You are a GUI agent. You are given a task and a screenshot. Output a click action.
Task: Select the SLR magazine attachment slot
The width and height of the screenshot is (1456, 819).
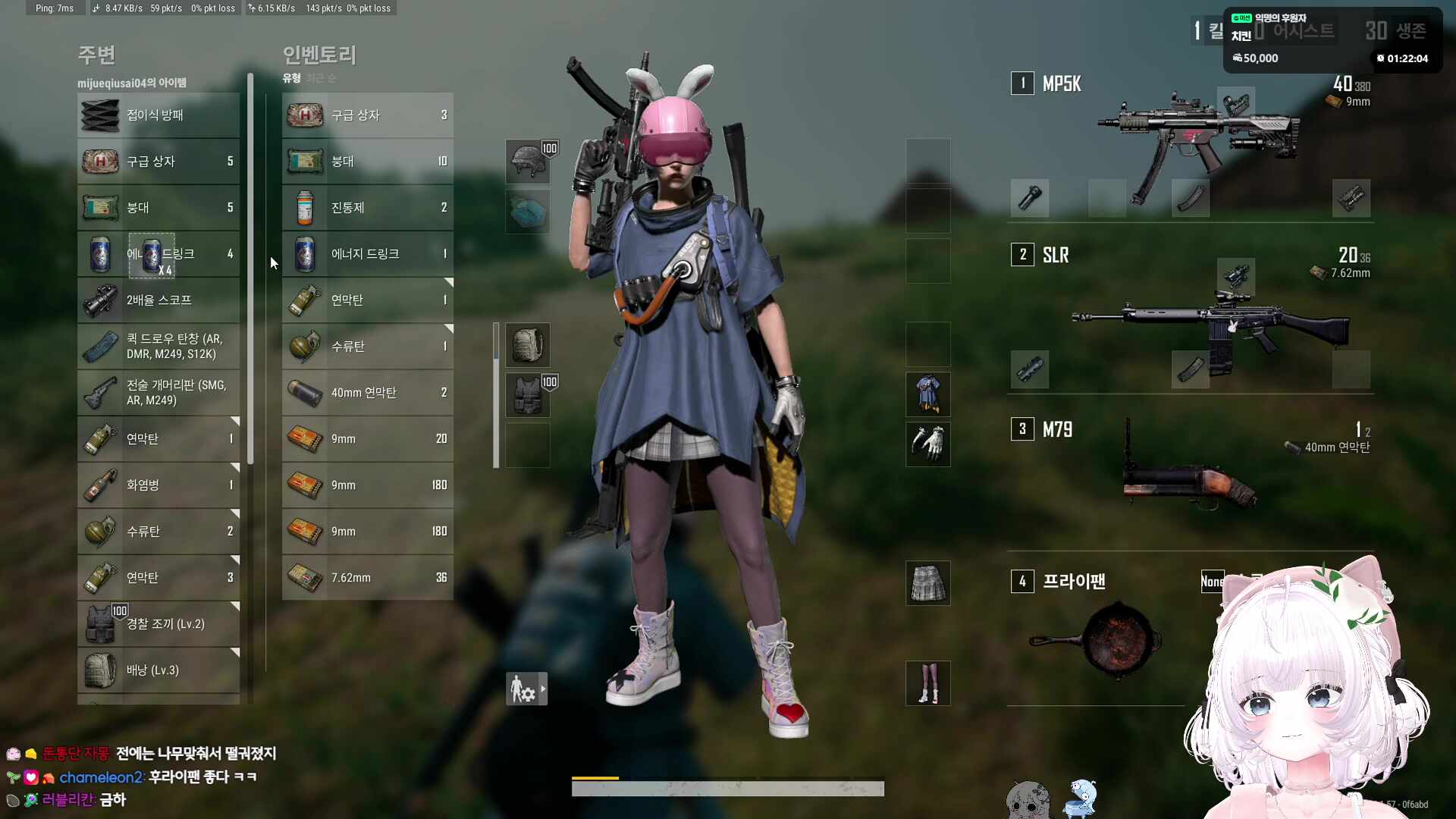pyautogui.click(x=1190, y=369)
